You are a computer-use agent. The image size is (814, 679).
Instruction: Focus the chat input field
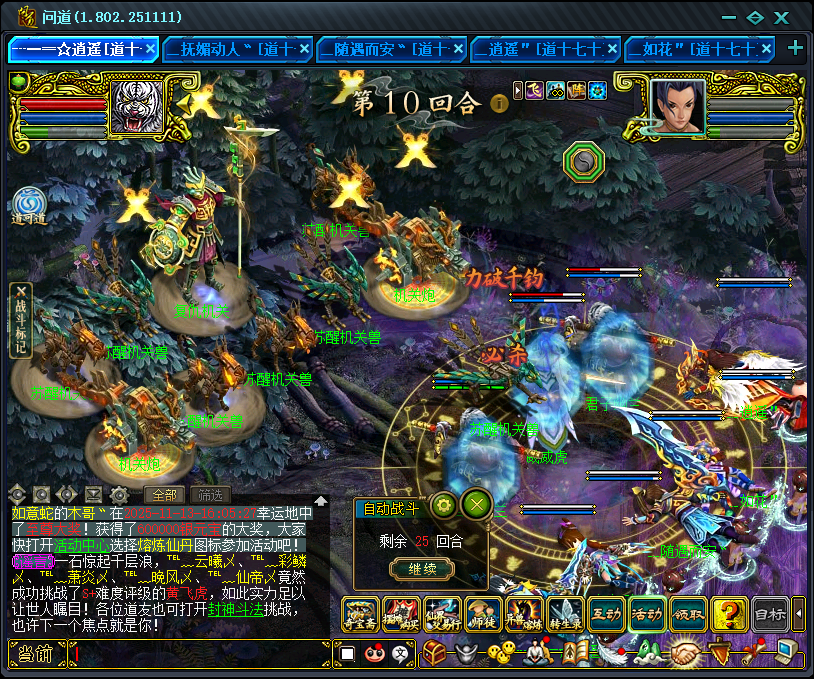pos(200,654)
